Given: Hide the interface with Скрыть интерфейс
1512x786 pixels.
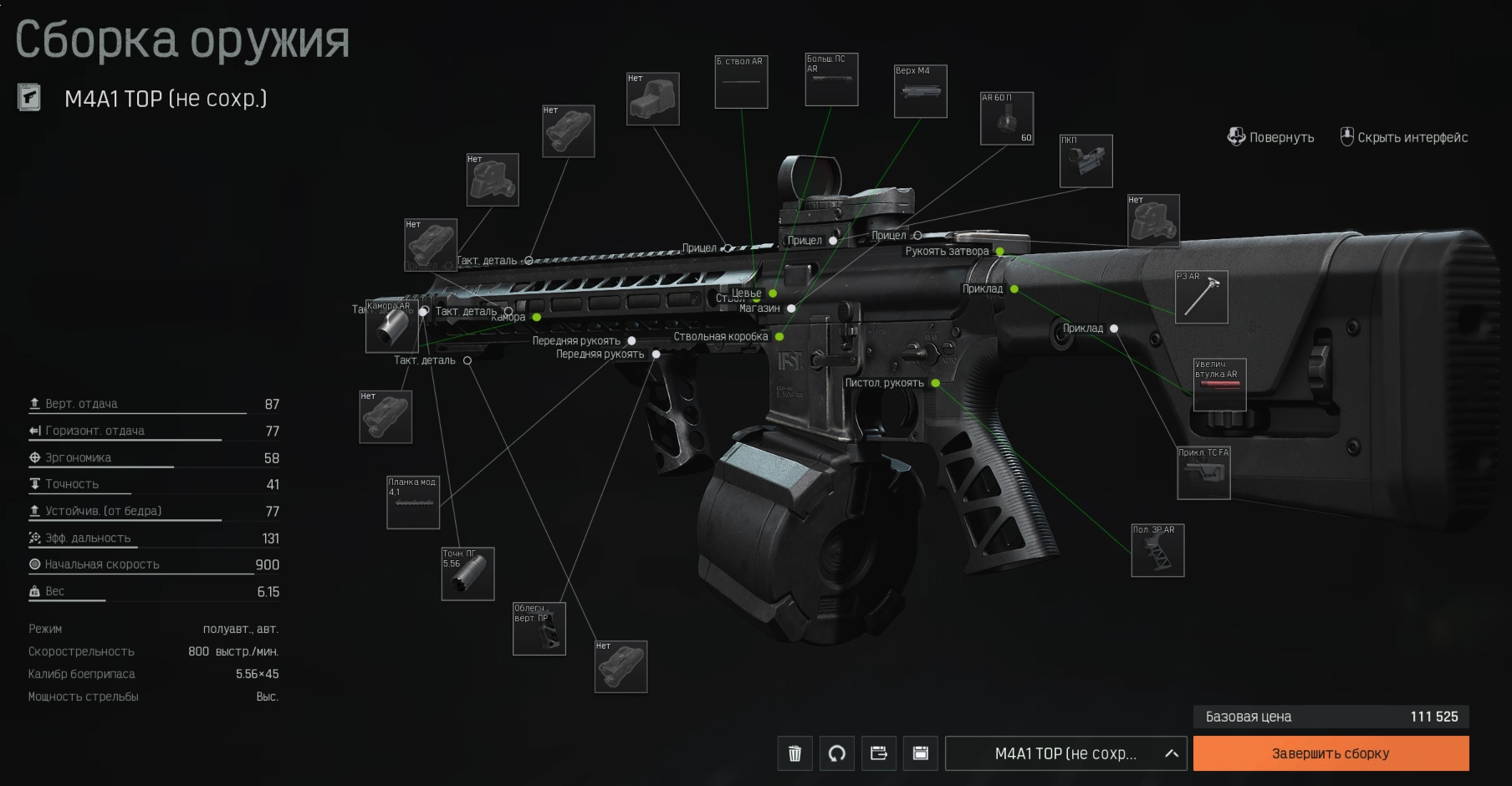Looking at the screenshot, I should (1403, 137).
